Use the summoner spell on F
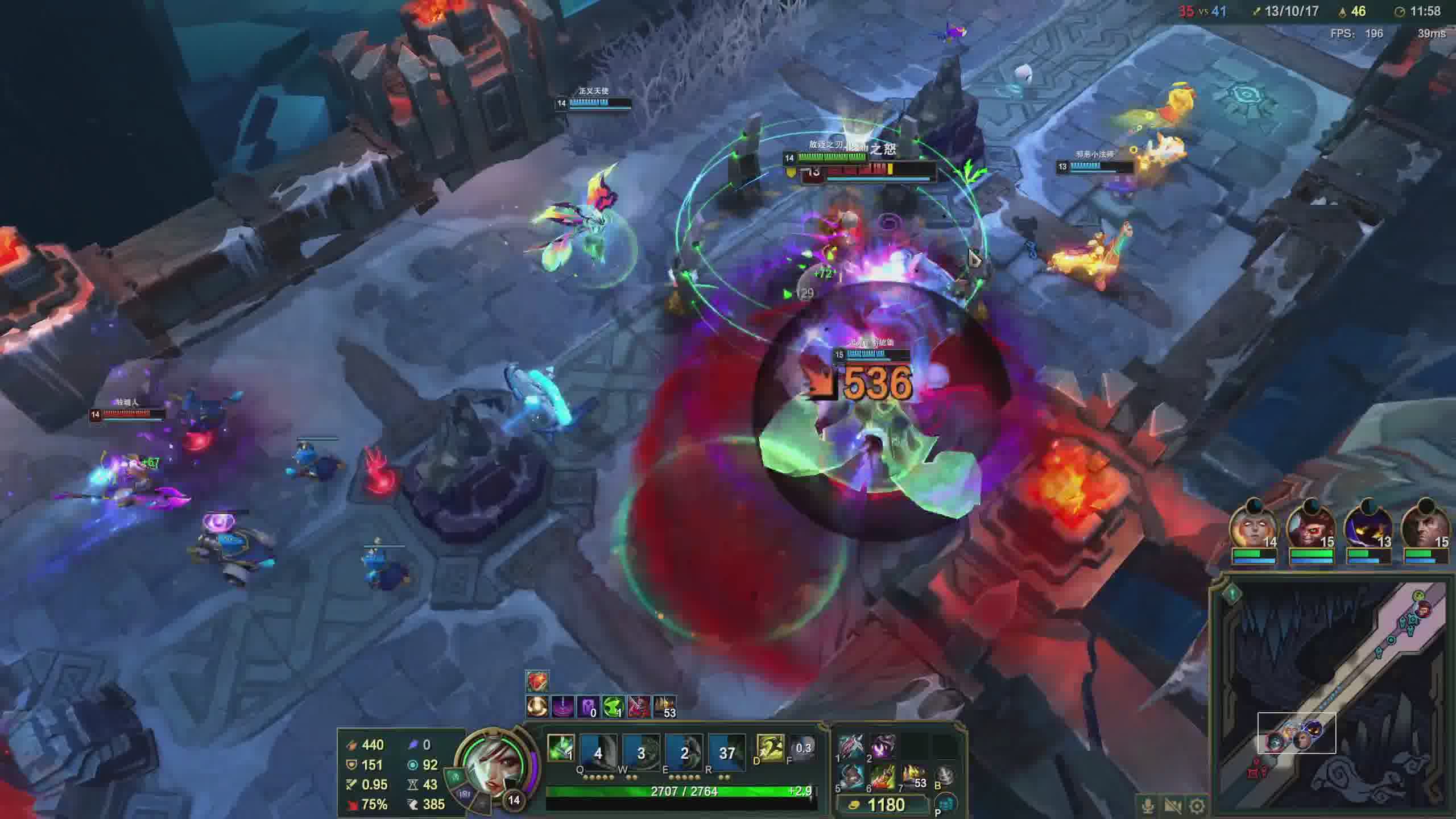The height and width of the screenshot is (819, 1456). (803, 747)
